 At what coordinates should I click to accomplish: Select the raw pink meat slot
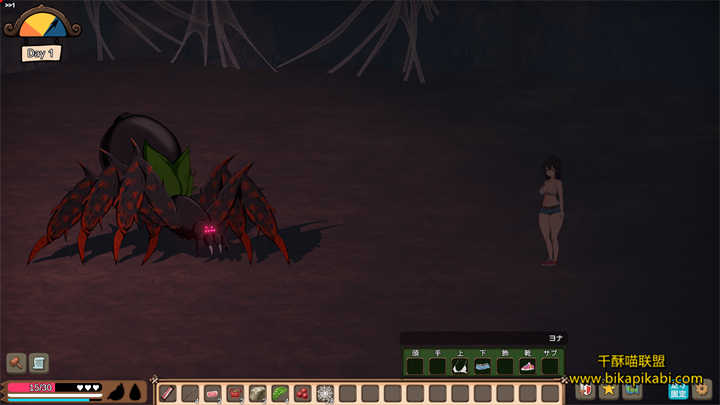[x=212, y=393]
